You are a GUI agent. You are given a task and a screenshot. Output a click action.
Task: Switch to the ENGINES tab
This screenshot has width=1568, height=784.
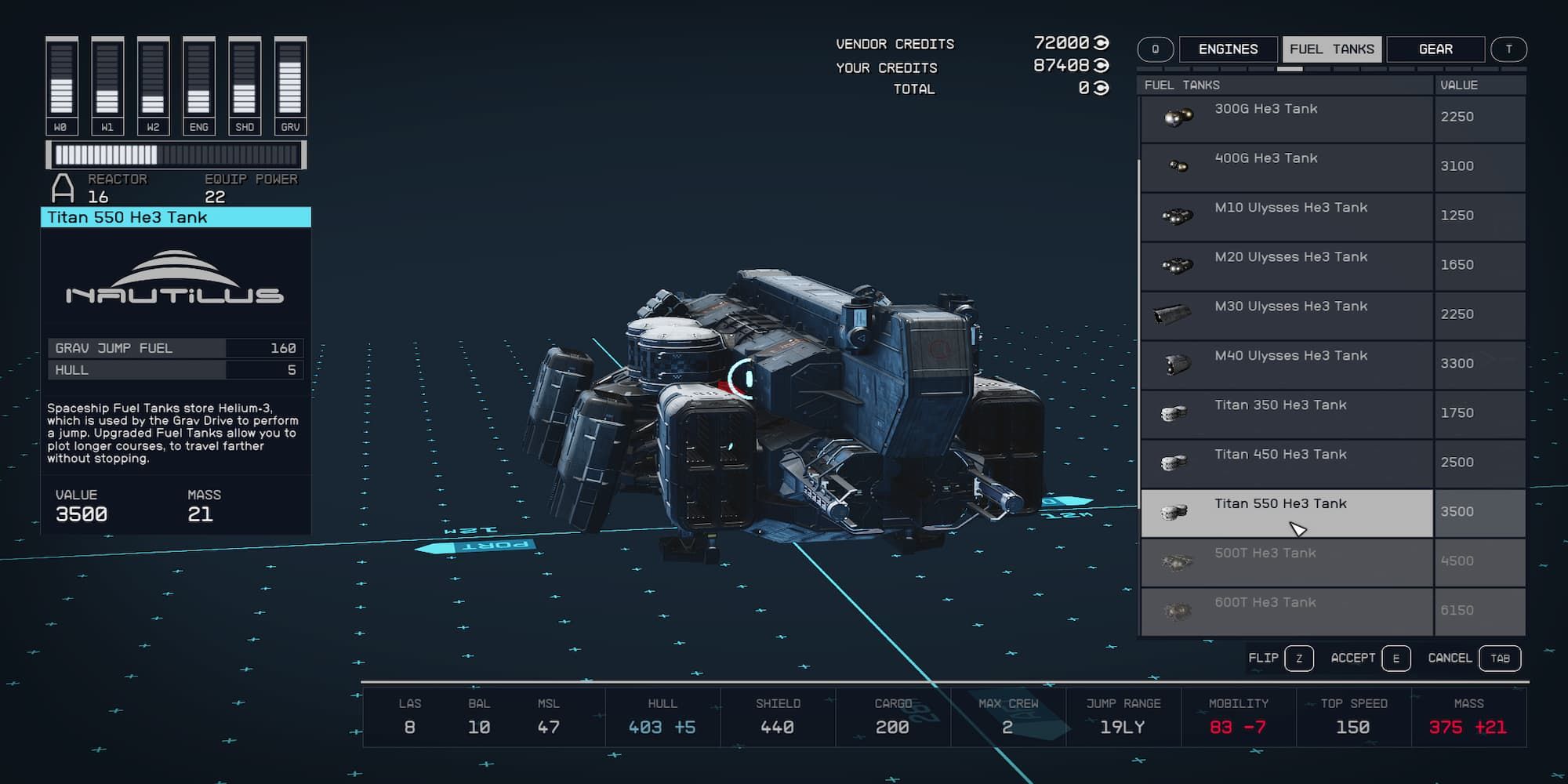click(x=1229, y=49)
